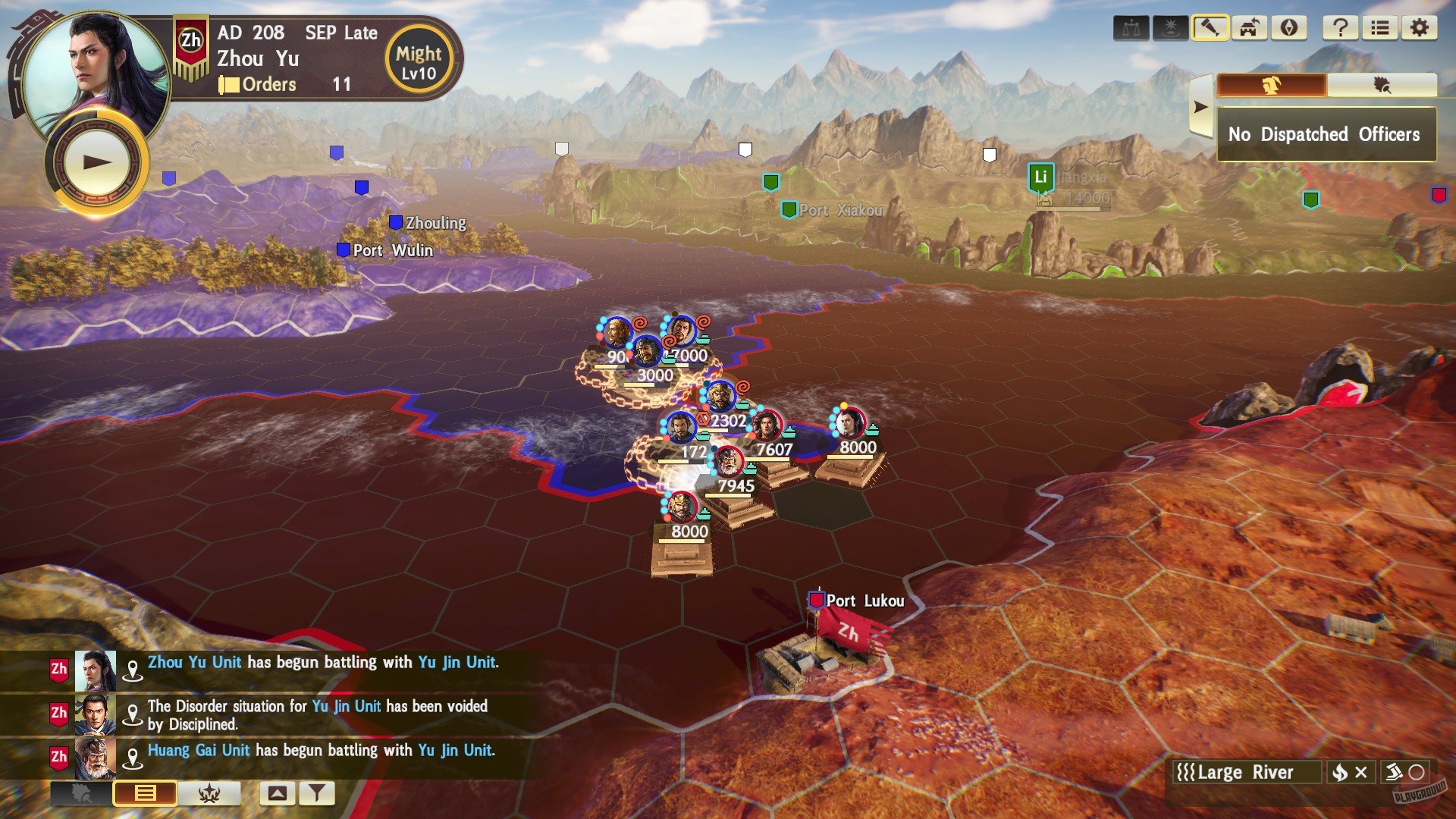Expand the dispatched officers side panel arrow
The width and height of the screenshot is (1456, 819).
(1200, 105)
